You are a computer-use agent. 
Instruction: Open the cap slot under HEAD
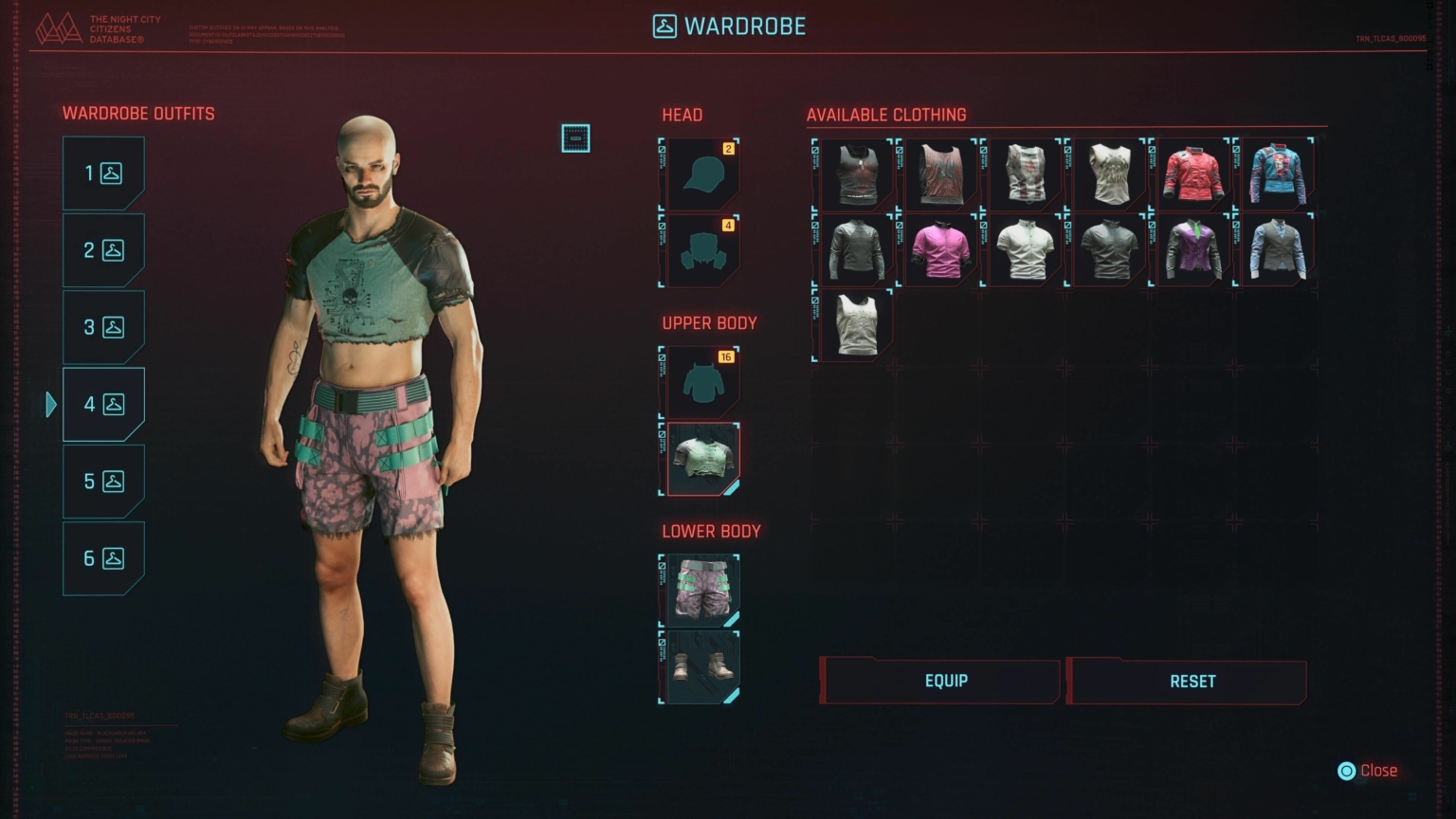701,173
